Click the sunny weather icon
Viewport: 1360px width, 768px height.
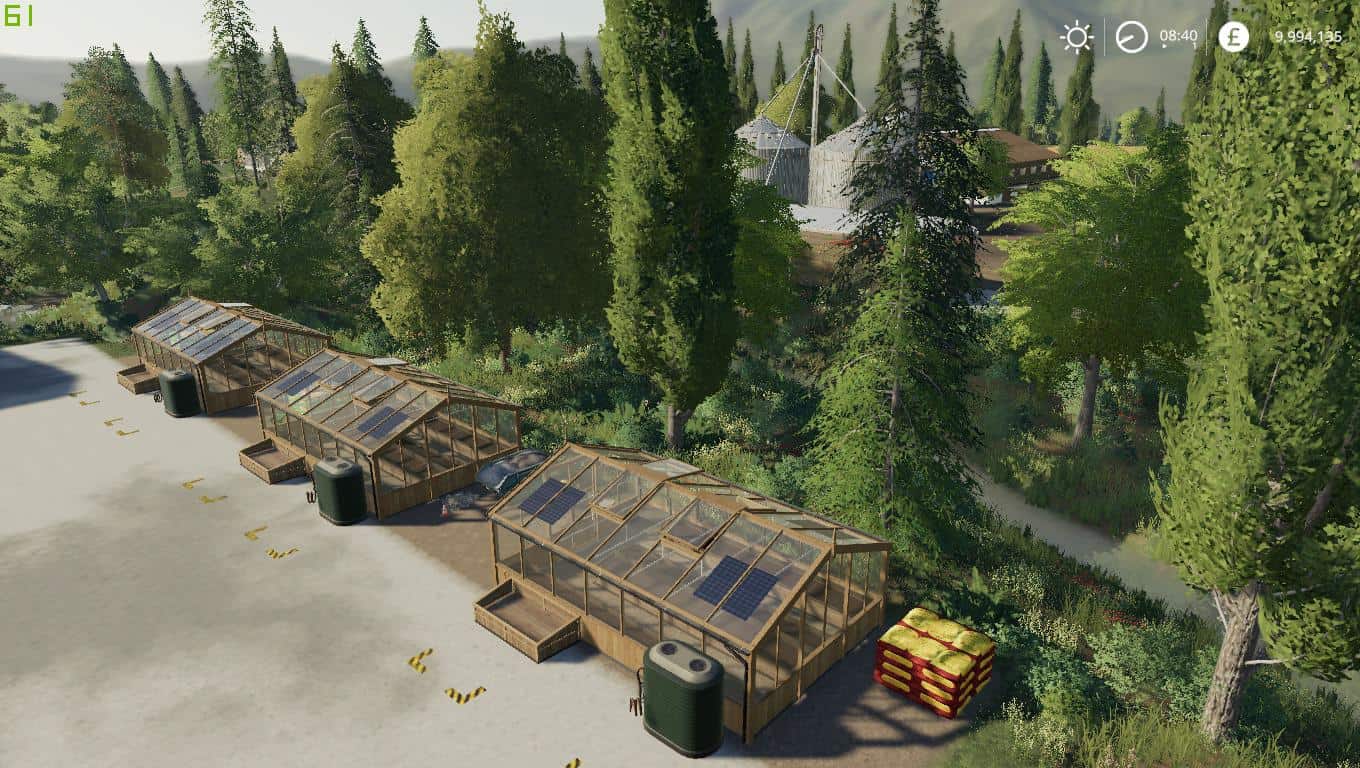[1077, 37]
